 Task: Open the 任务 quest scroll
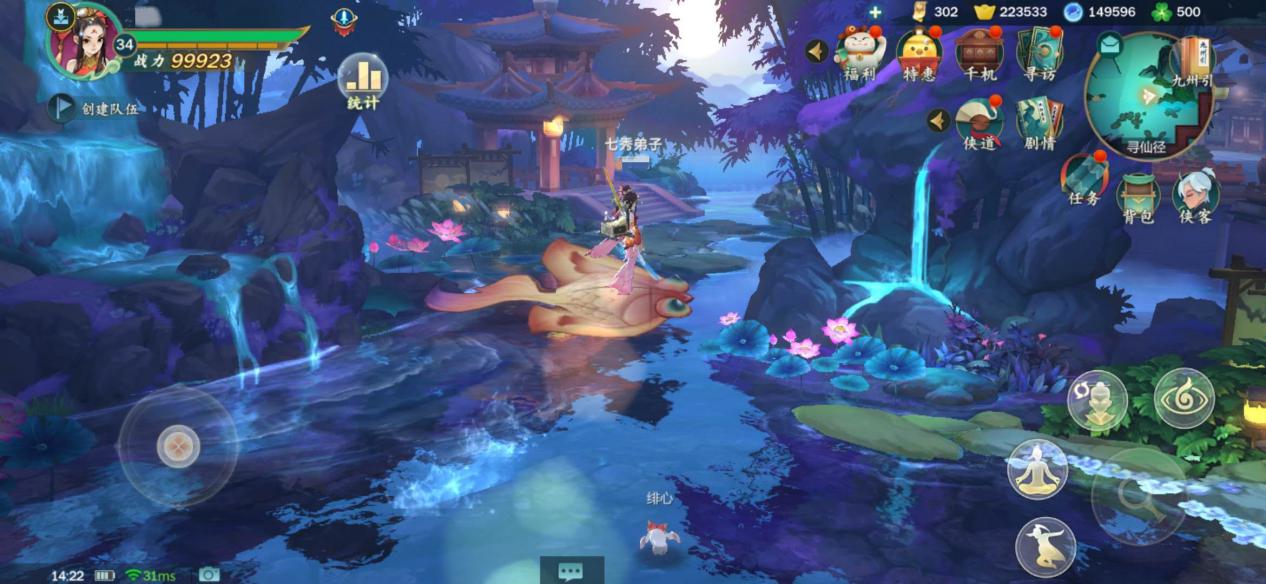1083,180
